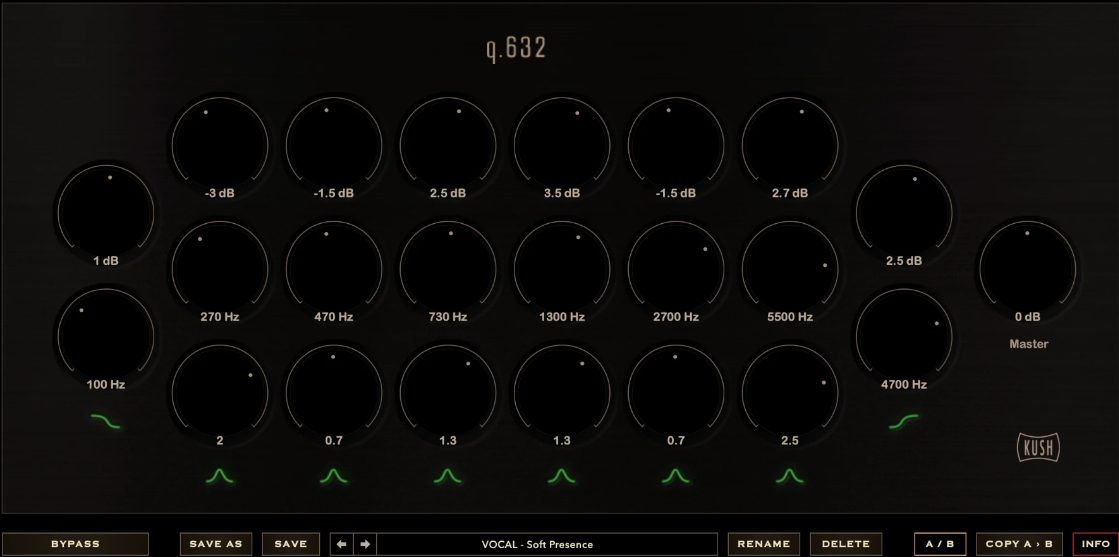Click the -3 dB gain knob
The image size is (1119, 557).
(x=219, y=146)
